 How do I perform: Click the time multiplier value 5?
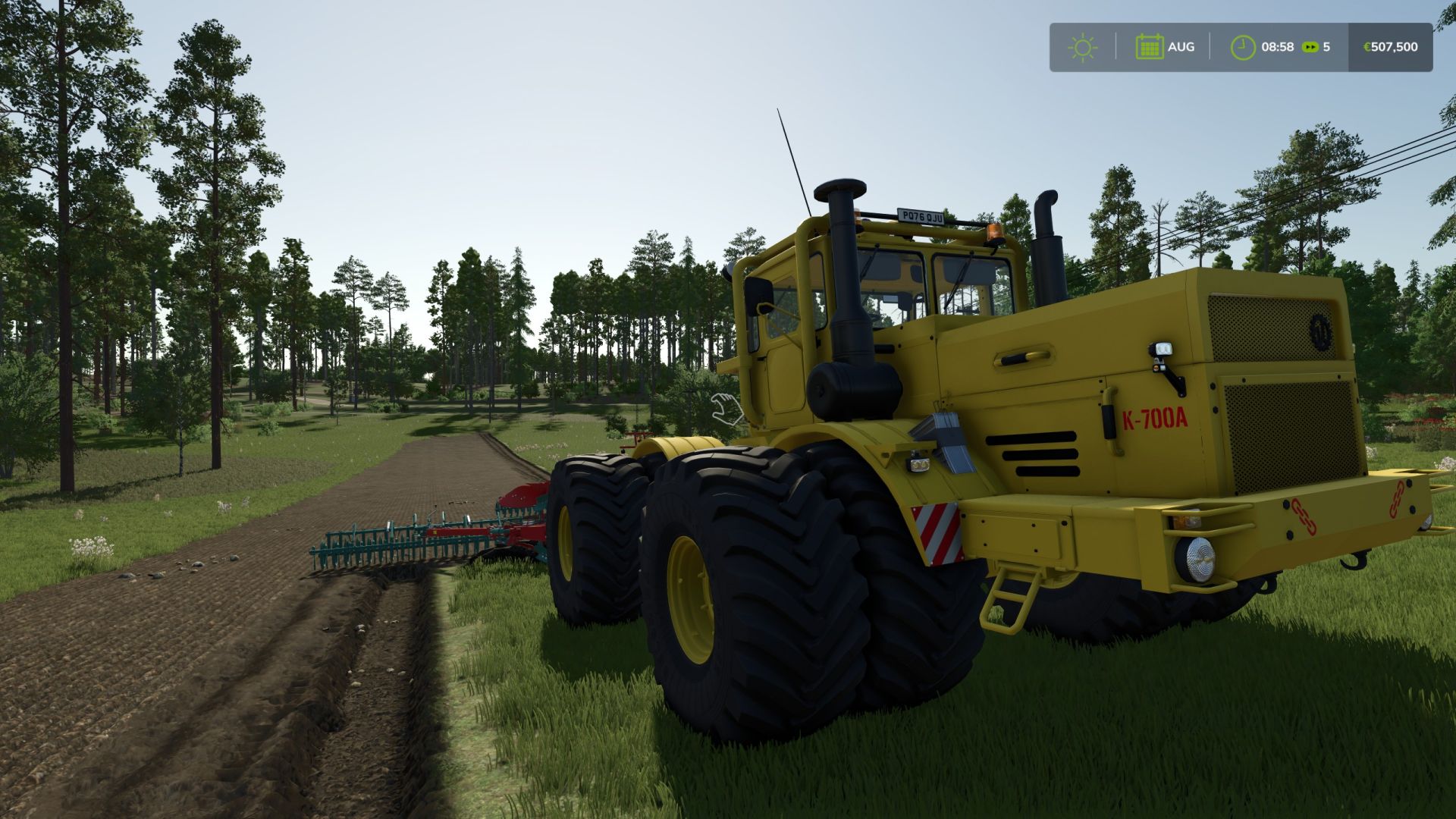click(x=1326, y=47)
